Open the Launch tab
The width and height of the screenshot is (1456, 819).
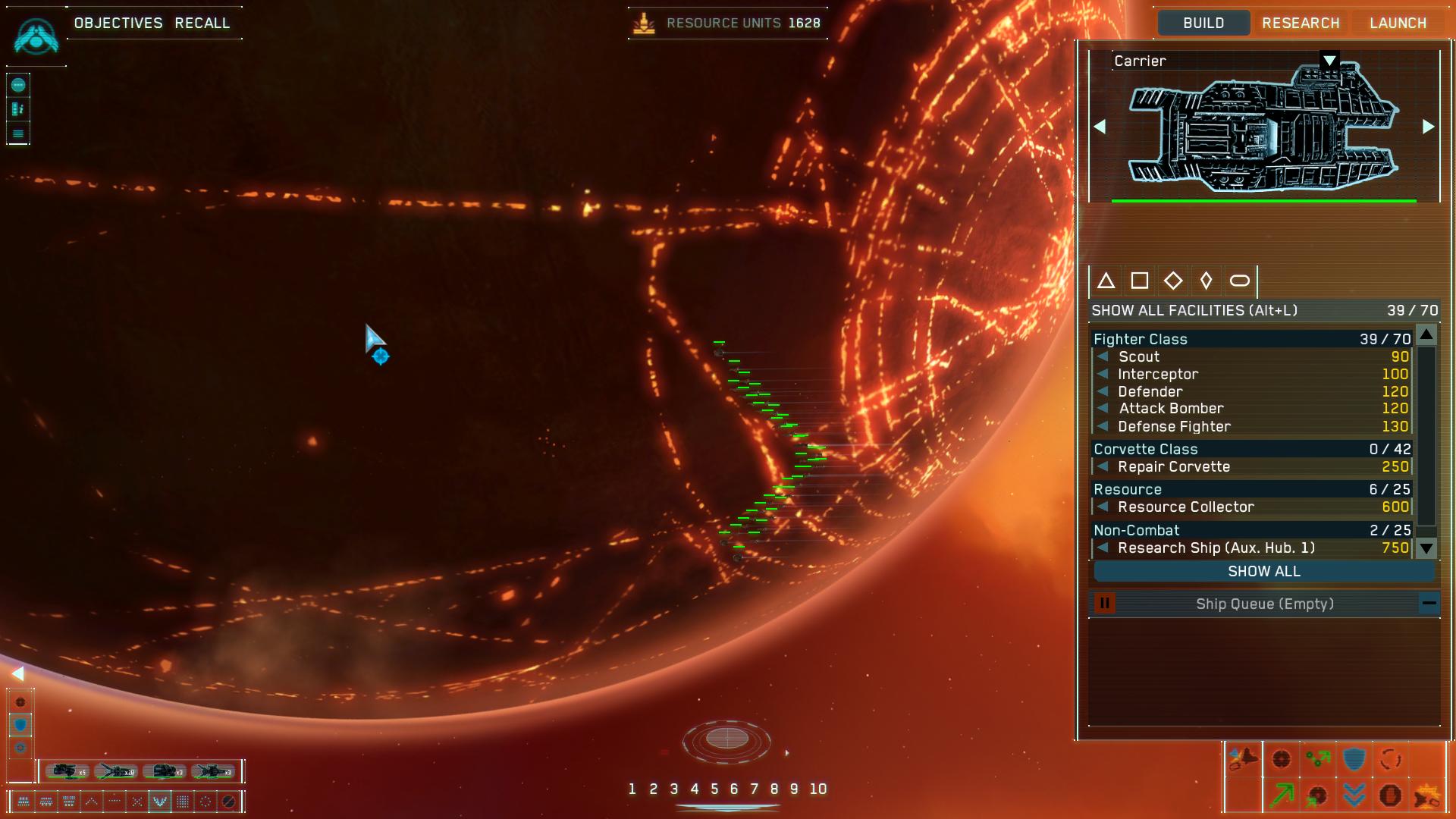1398,23
